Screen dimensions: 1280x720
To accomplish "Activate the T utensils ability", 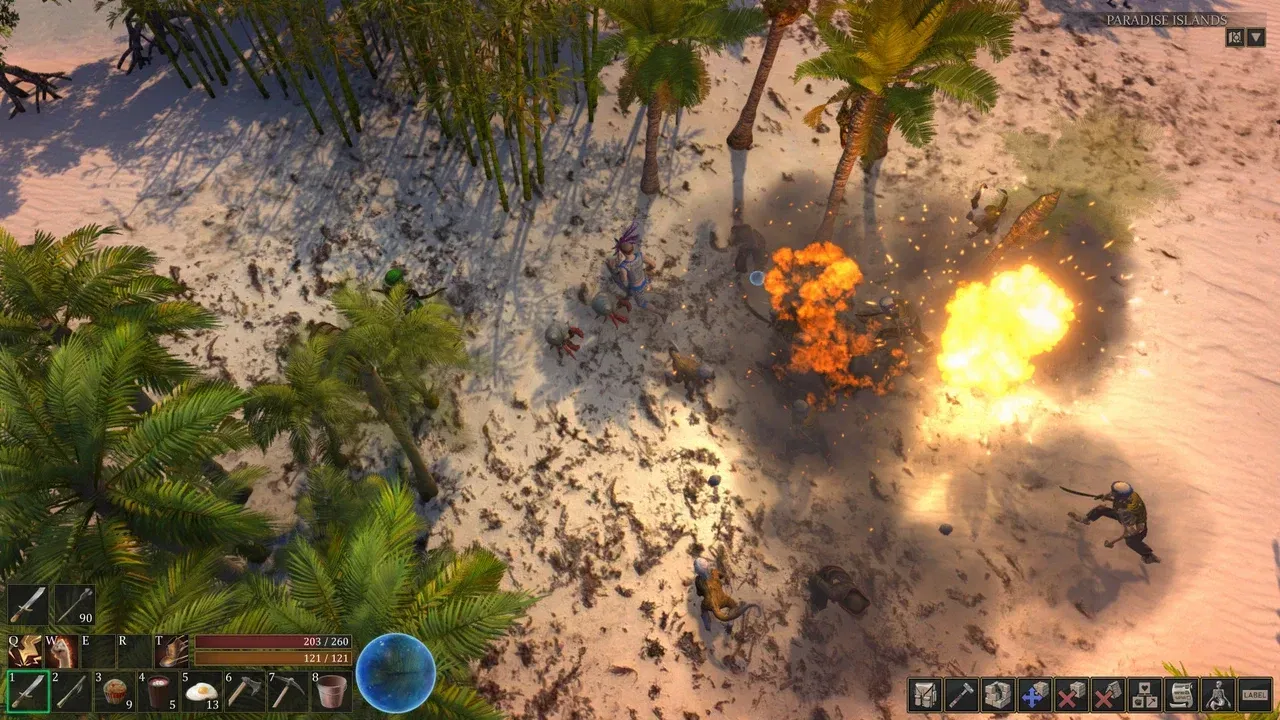I will click(172, 650).
